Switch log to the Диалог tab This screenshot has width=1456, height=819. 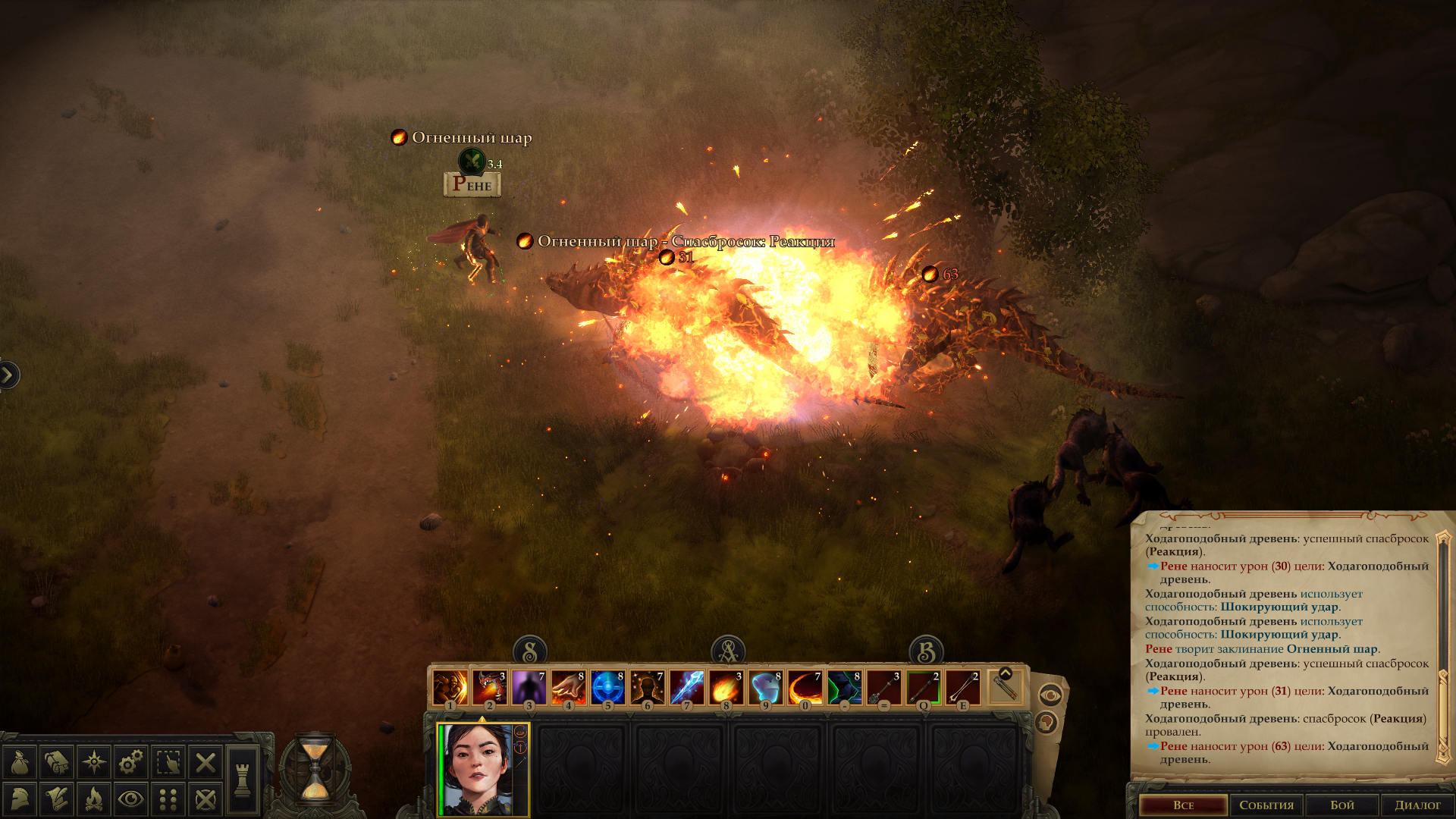[x=1417, y=805]
